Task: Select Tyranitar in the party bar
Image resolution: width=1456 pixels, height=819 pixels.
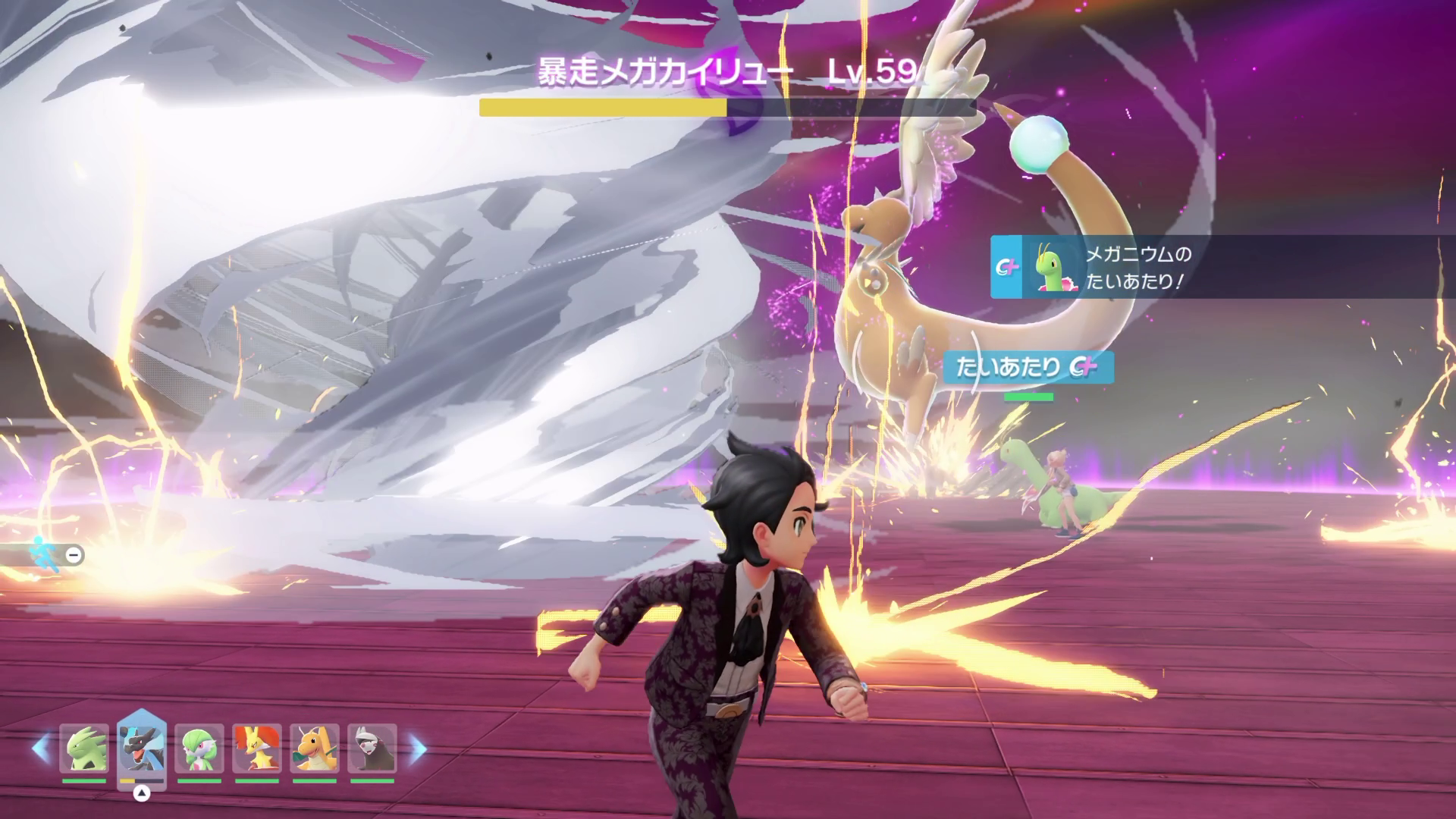Action: coord(84,748)
